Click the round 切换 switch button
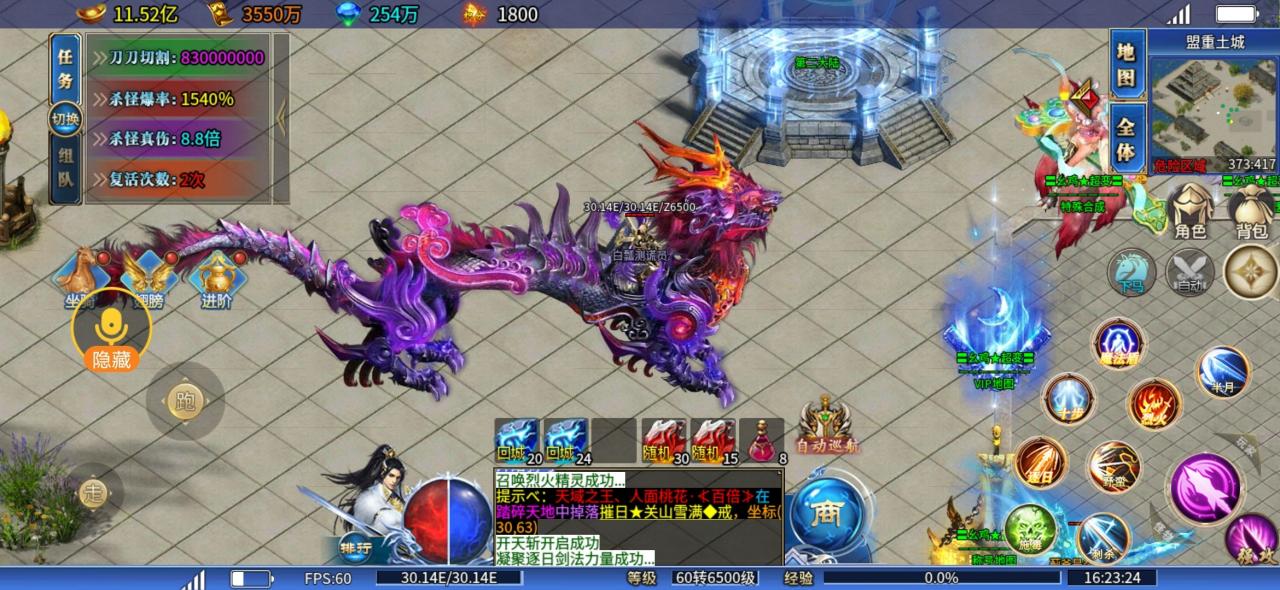 (x=66, y=119)
